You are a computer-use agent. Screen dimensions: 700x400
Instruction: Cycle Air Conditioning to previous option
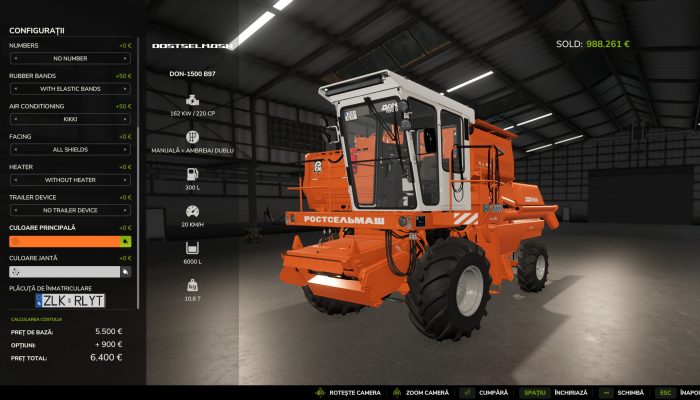[13, 119]
